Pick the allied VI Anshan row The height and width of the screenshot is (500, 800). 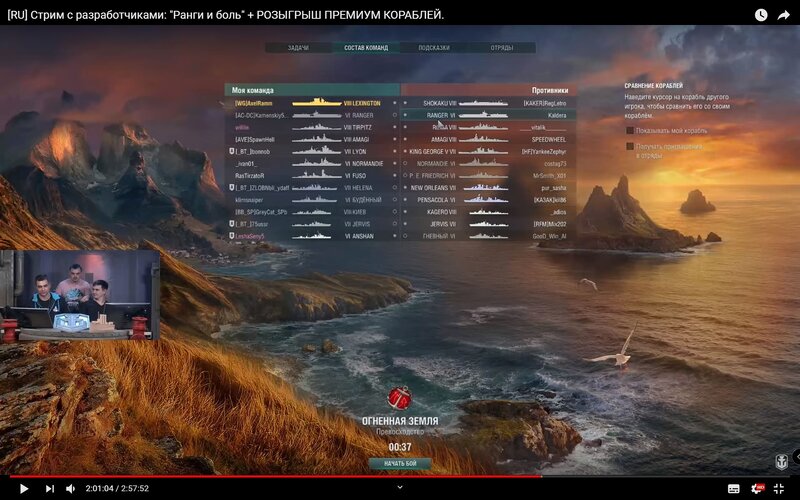tap(312, 236)
